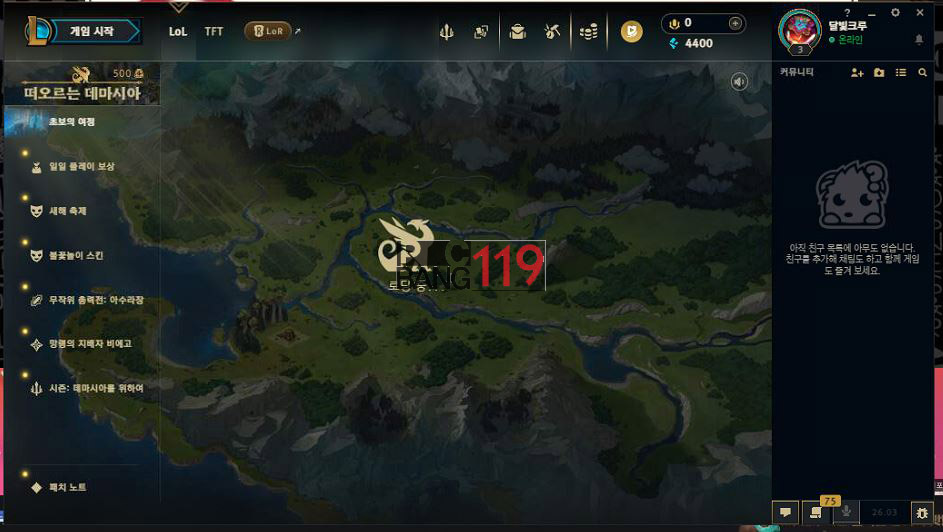This screenshot has height=532, width=943.
Task: Open the 달빛크루 profile avatar
Action: coord(799,29)
